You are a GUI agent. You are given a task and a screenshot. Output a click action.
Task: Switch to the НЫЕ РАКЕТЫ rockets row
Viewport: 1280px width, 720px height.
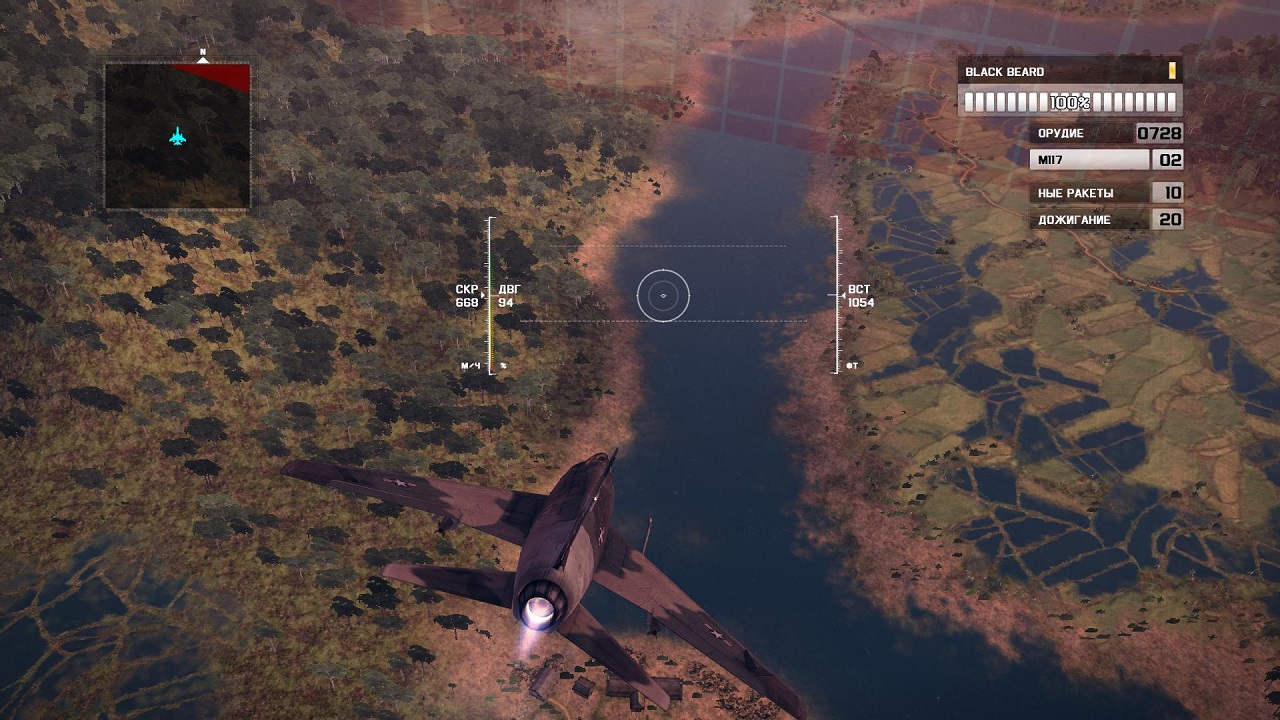point(1106,193)
